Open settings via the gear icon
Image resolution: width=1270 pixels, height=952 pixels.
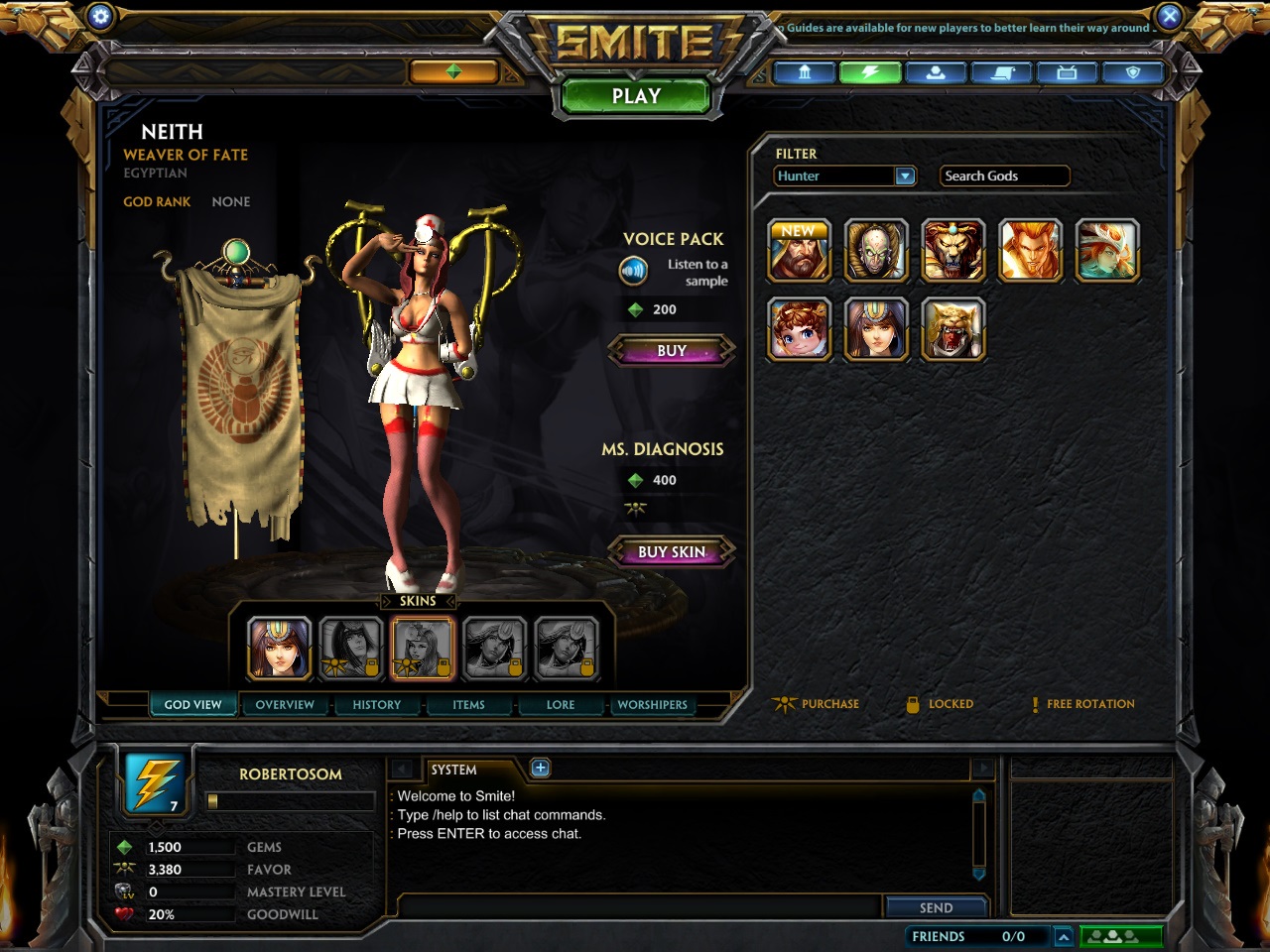(100, 16)
